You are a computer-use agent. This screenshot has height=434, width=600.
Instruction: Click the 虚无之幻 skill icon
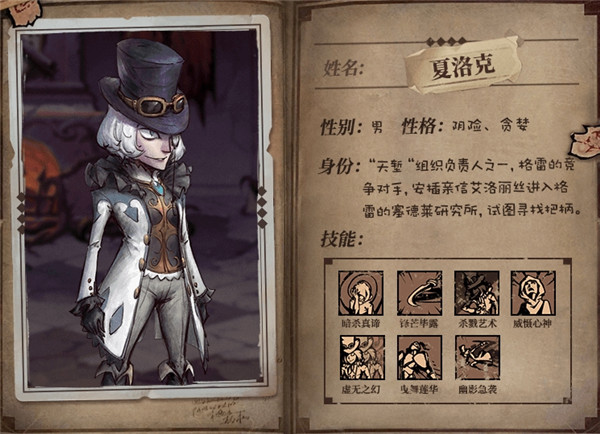click(x=359, y=356)
